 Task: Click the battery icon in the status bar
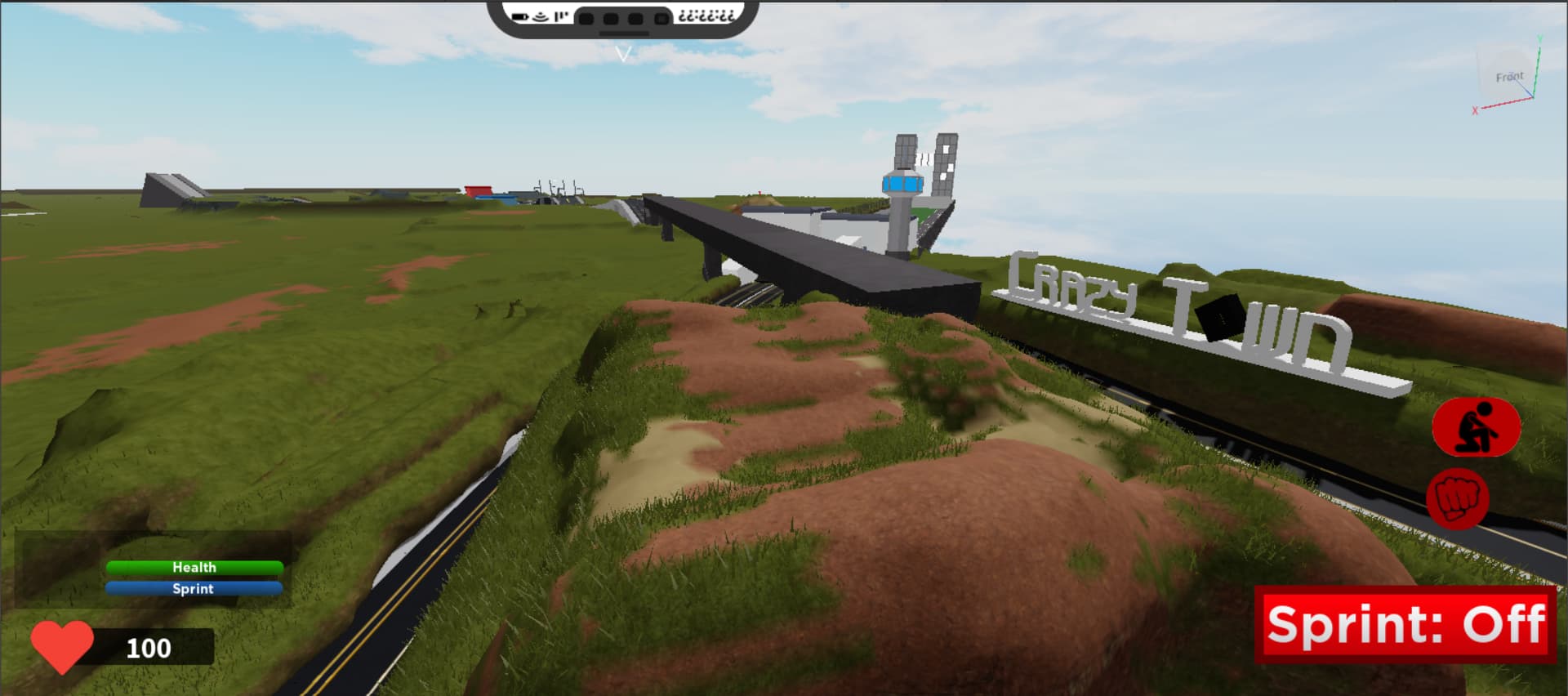pos(520,16)
